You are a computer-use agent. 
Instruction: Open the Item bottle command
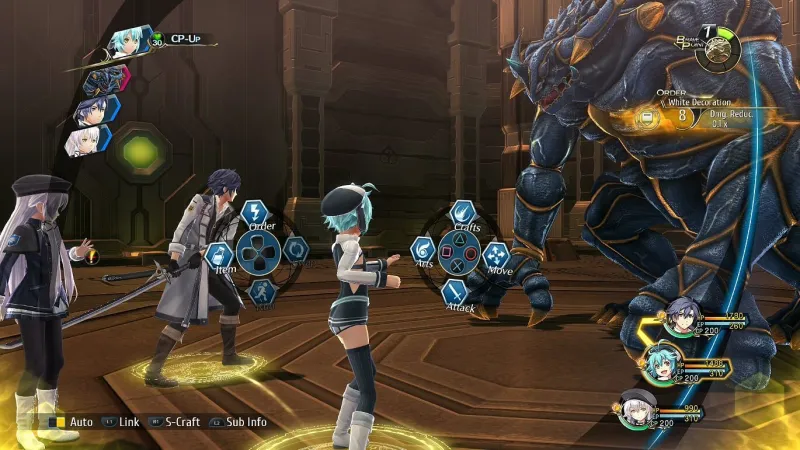[x=219, y=254]
